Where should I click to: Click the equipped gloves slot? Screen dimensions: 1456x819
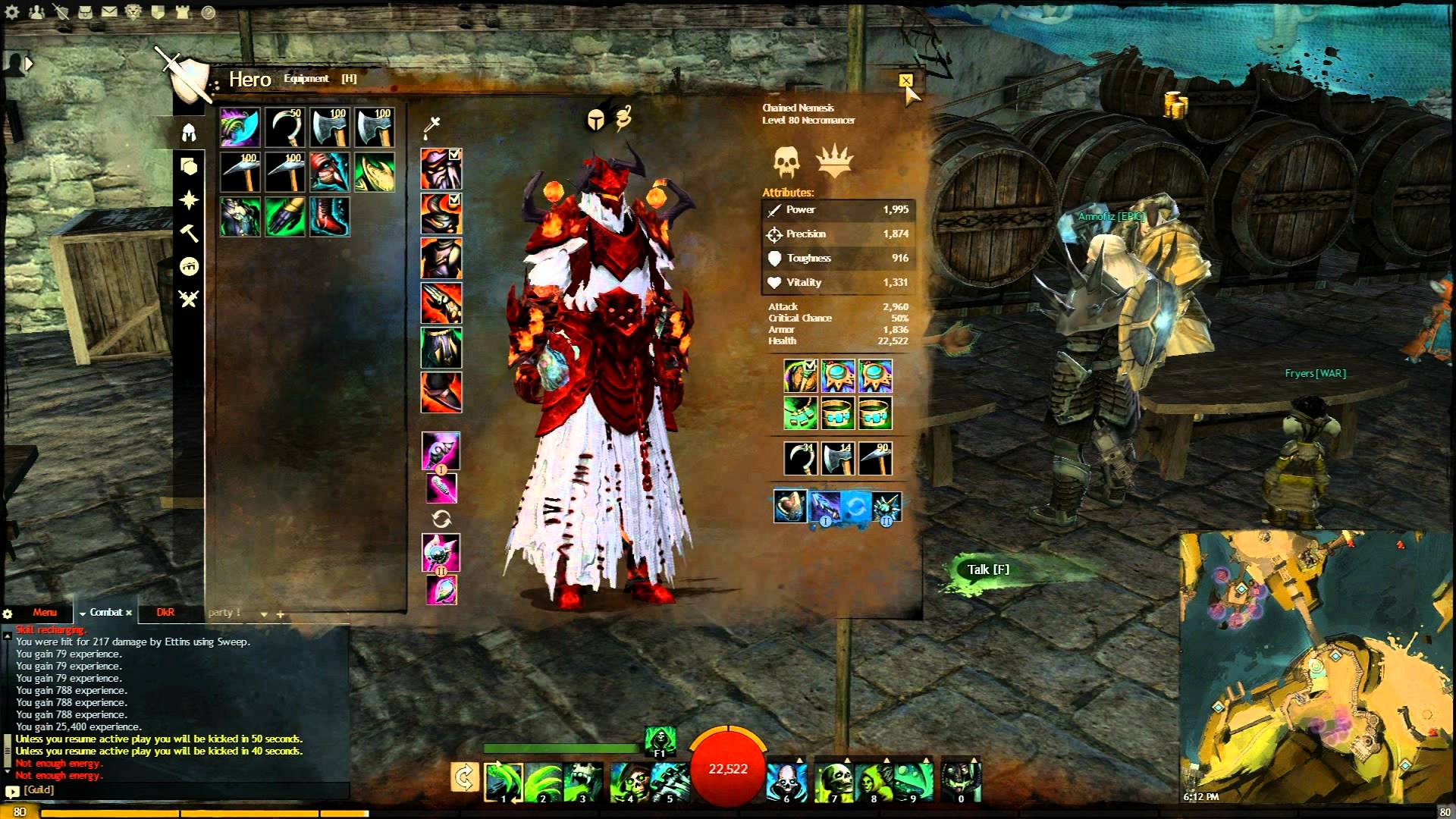(x=441, y=303)
